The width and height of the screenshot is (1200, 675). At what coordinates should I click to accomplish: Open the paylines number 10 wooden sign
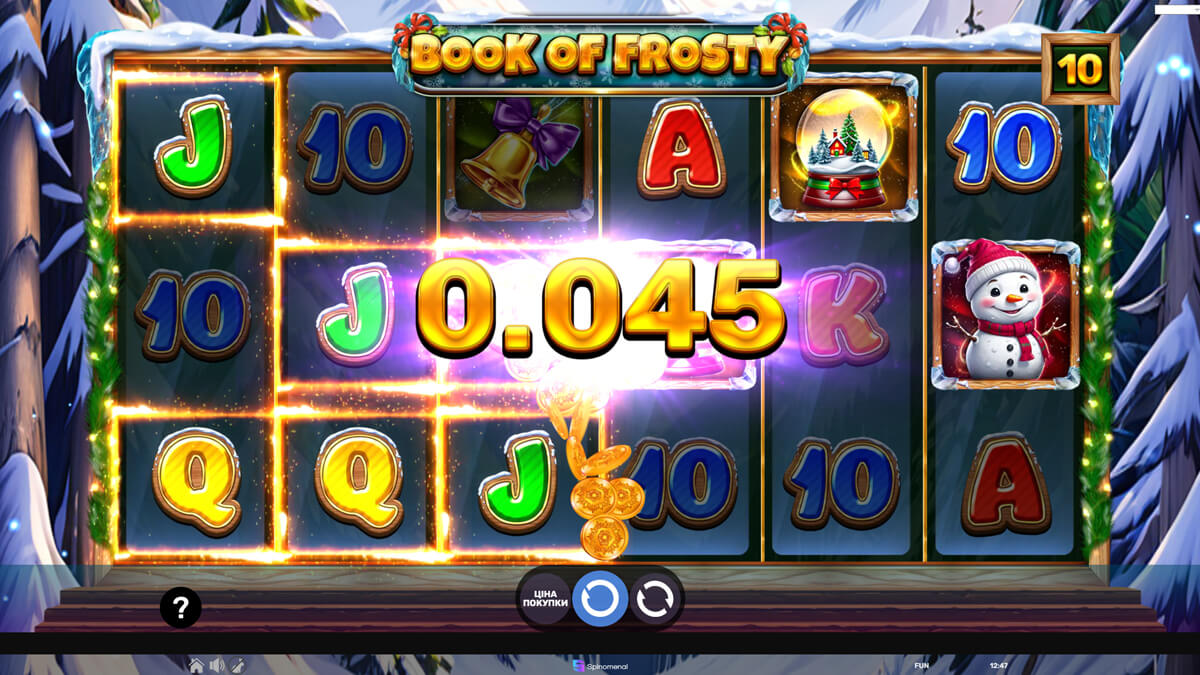pyautogui.click(x=1080, y=69)
